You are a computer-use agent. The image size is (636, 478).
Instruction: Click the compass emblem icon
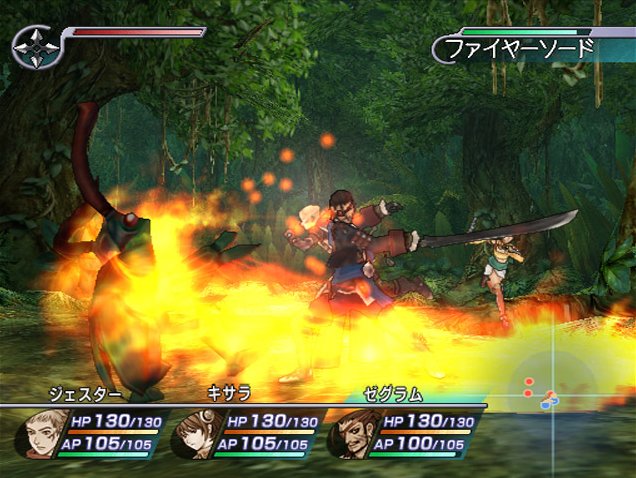click(x=36, y=46)
